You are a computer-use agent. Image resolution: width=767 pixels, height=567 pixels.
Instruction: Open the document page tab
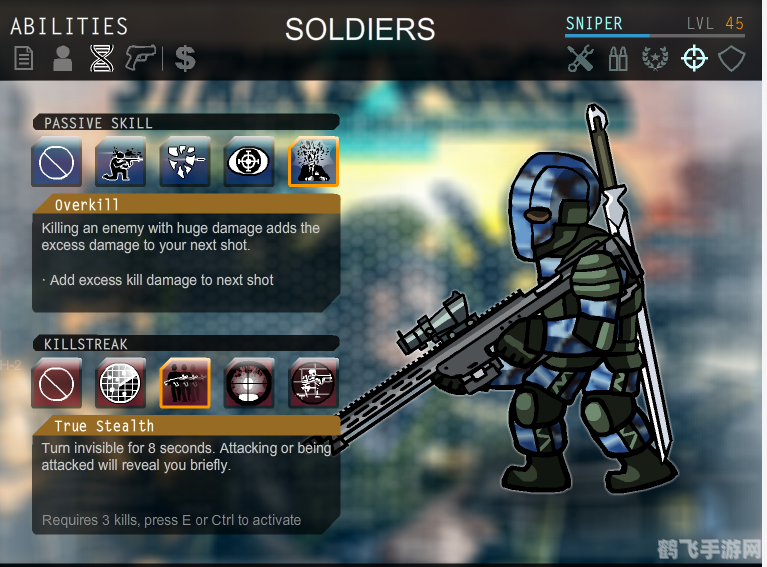pos(23,59)
